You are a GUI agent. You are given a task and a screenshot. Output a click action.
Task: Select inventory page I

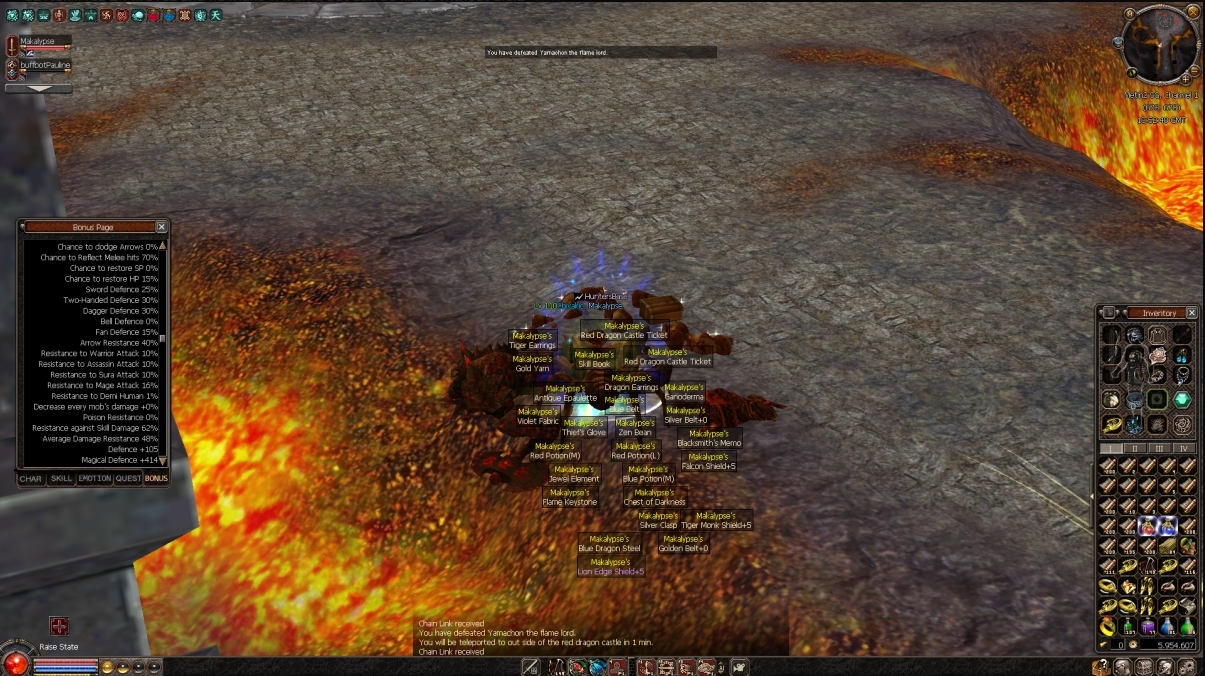[1109, 448]
